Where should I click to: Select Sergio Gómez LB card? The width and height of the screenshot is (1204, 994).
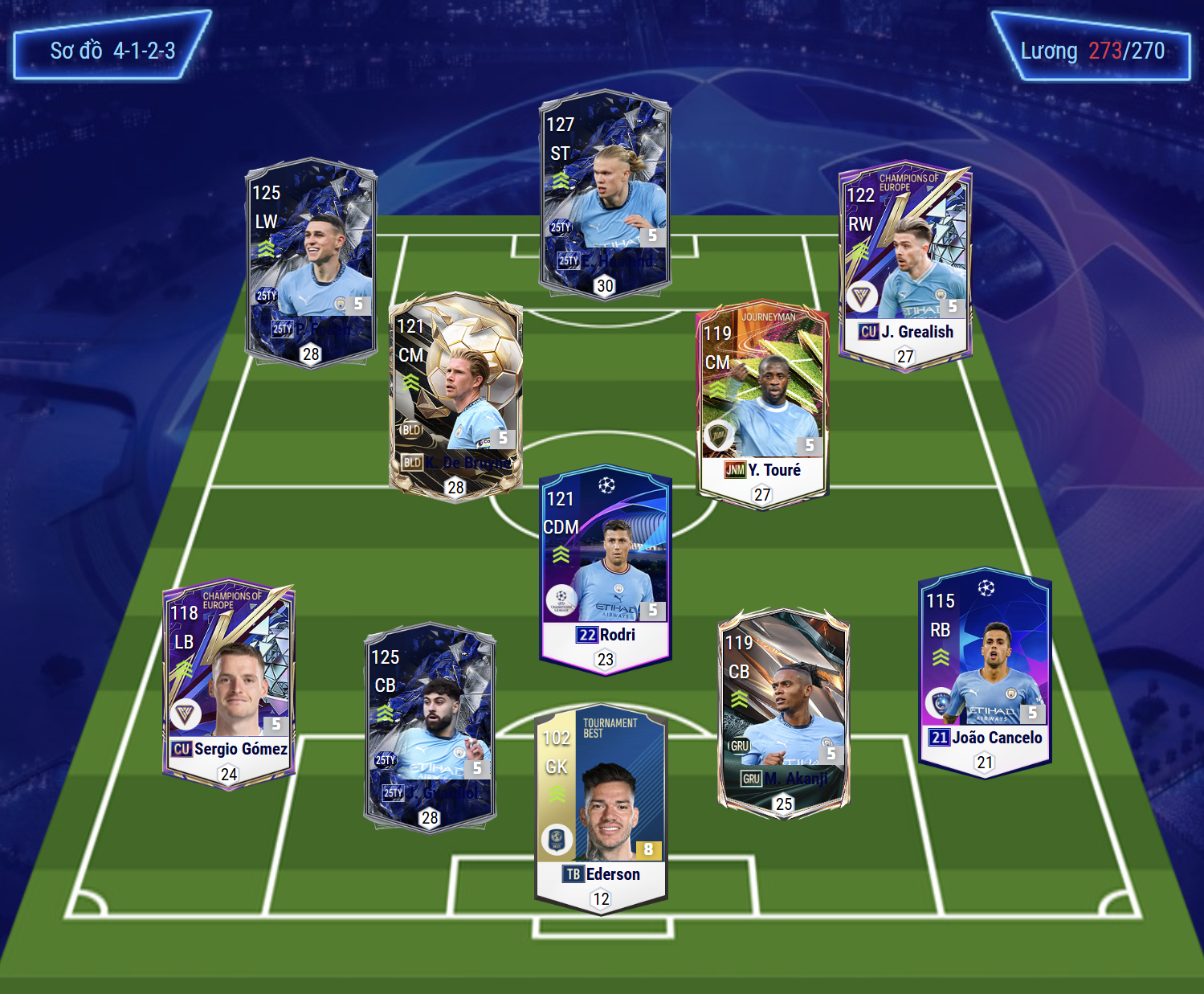(229, 683)
